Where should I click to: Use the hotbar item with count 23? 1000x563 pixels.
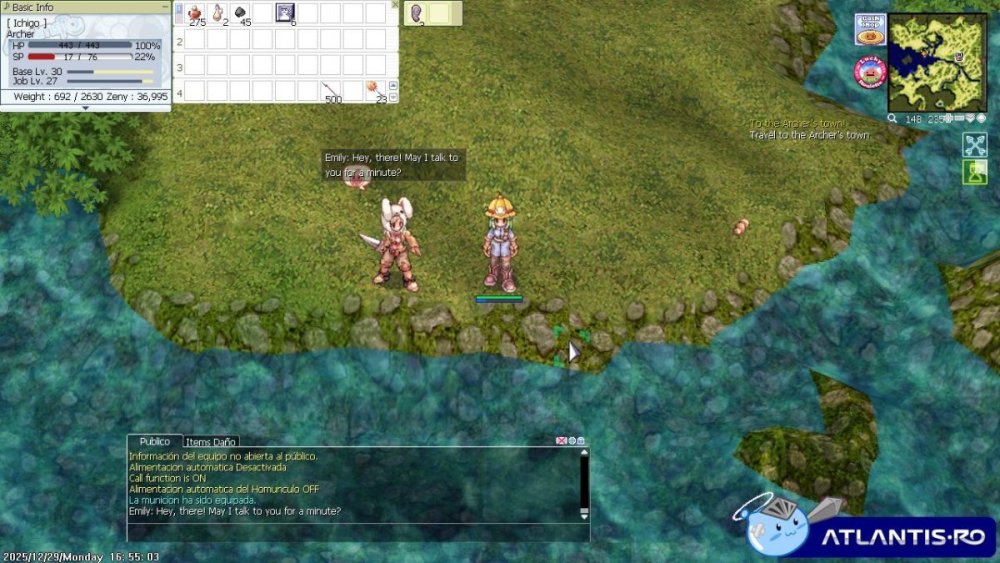pos(376,91)
